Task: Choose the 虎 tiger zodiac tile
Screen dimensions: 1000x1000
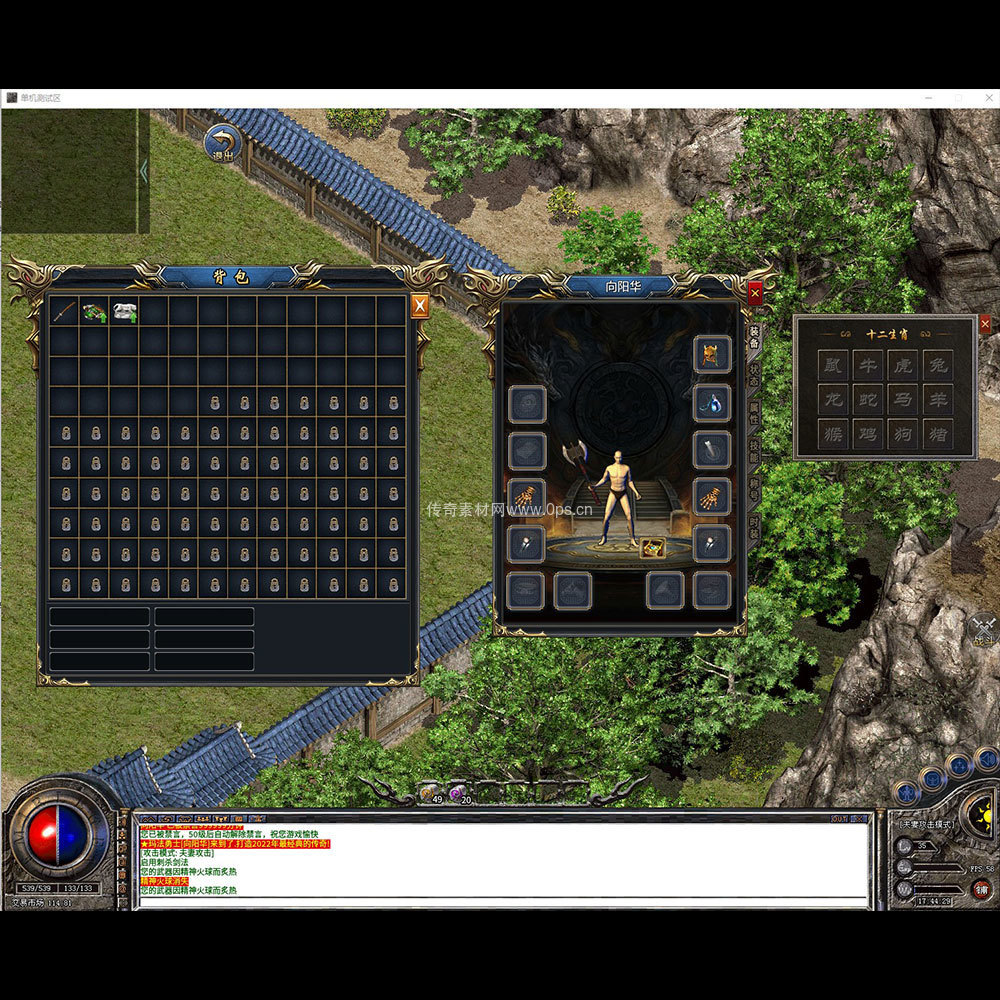Action: point(902,366)
